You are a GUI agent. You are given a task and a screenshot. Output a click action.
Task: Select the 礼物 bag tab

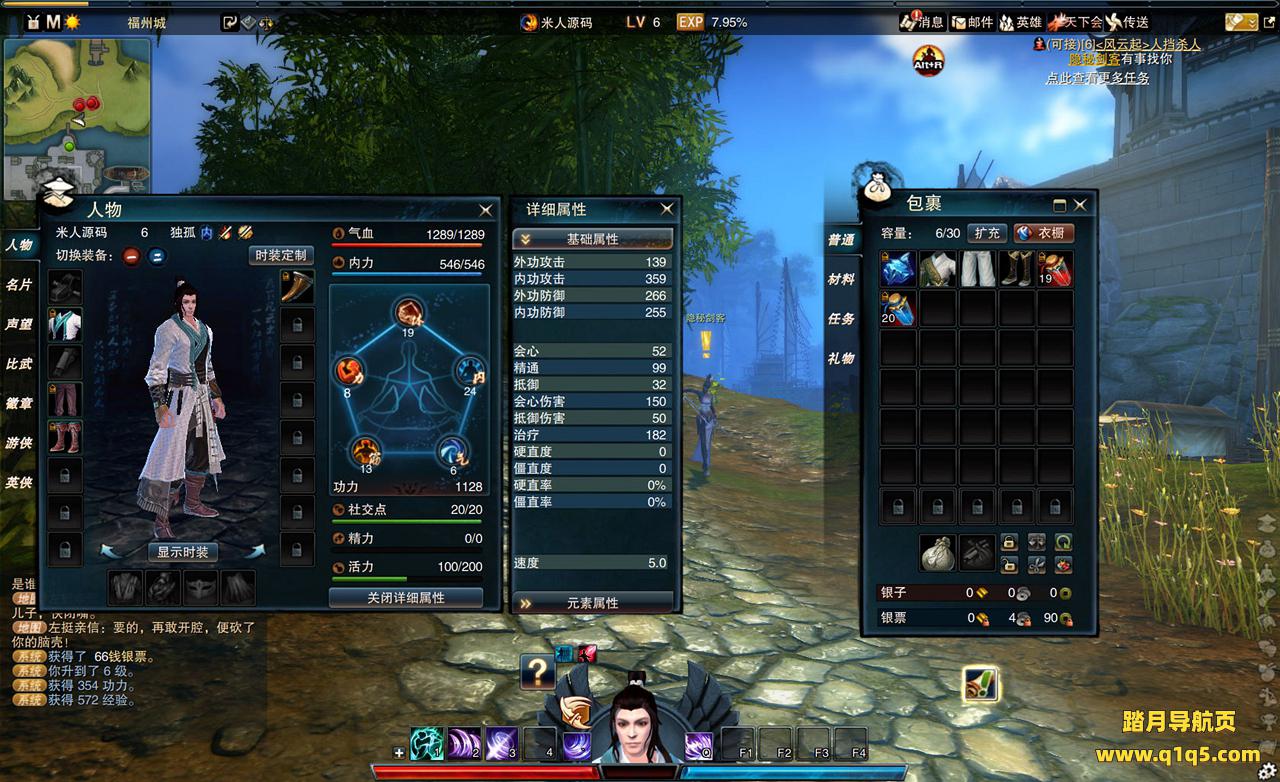click(x=841, y=358)
